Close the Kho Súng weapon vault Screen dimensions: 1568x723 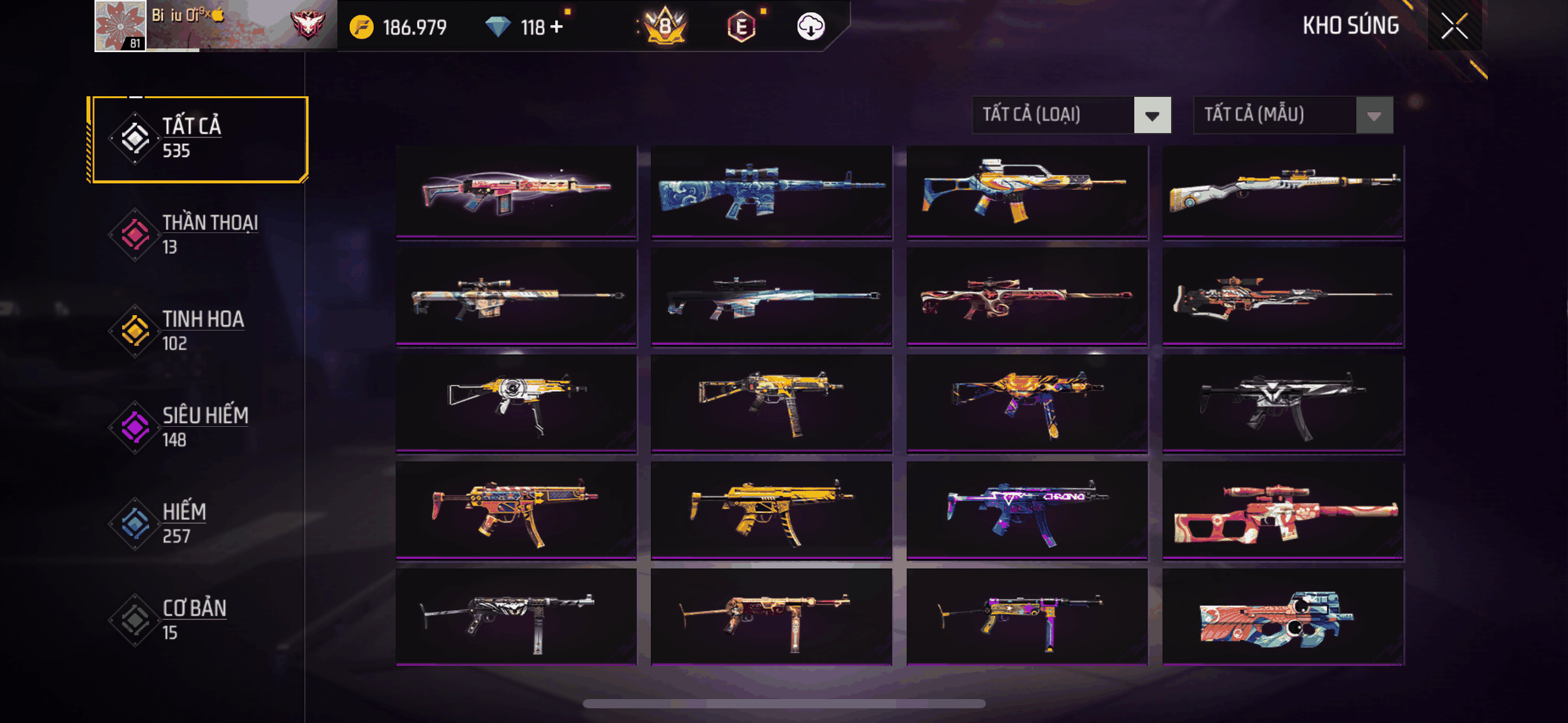click(x=1454, y=26)
